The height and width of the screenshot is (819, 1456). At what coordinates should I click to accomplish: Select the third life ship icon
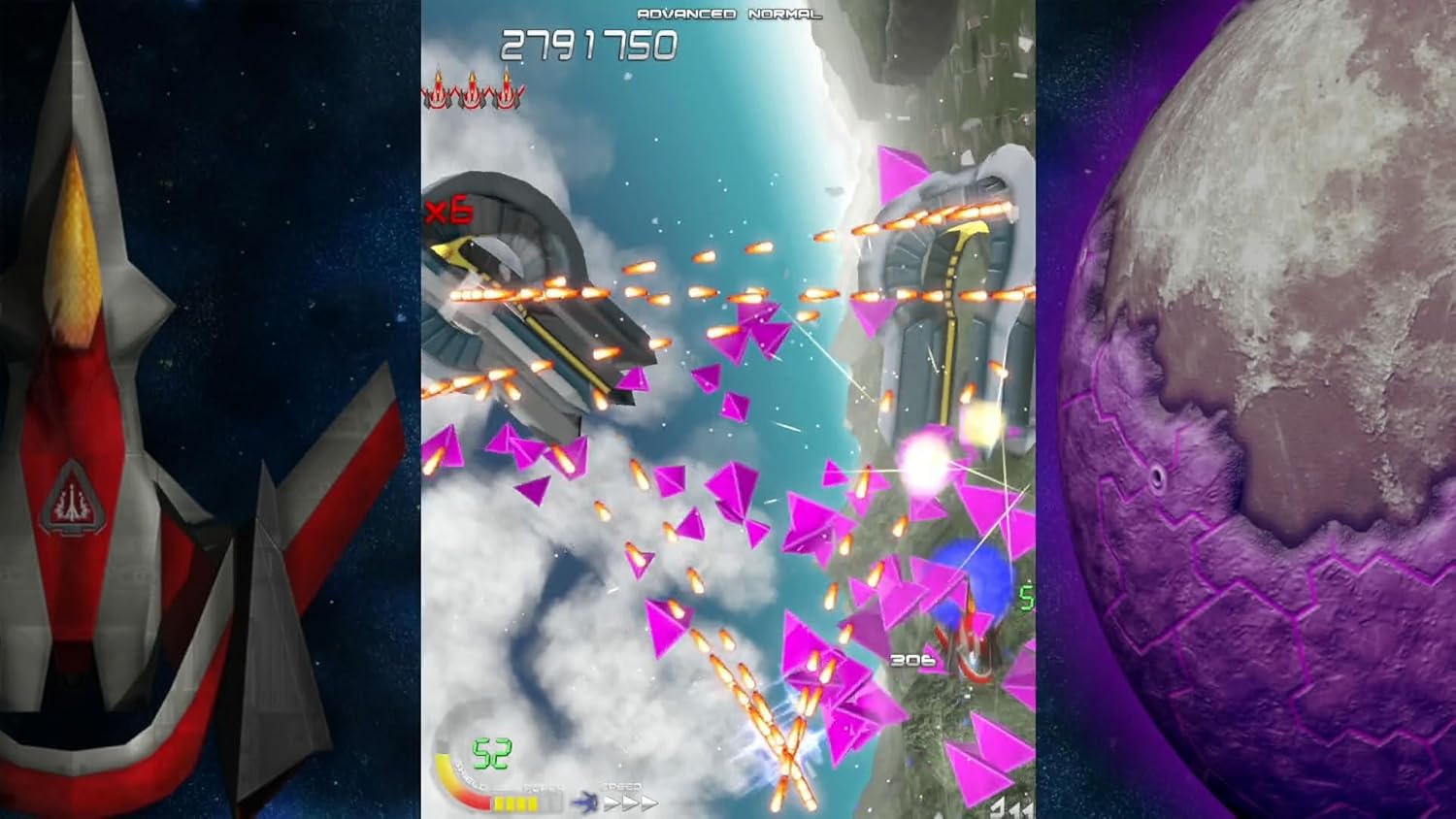(507, 94)
